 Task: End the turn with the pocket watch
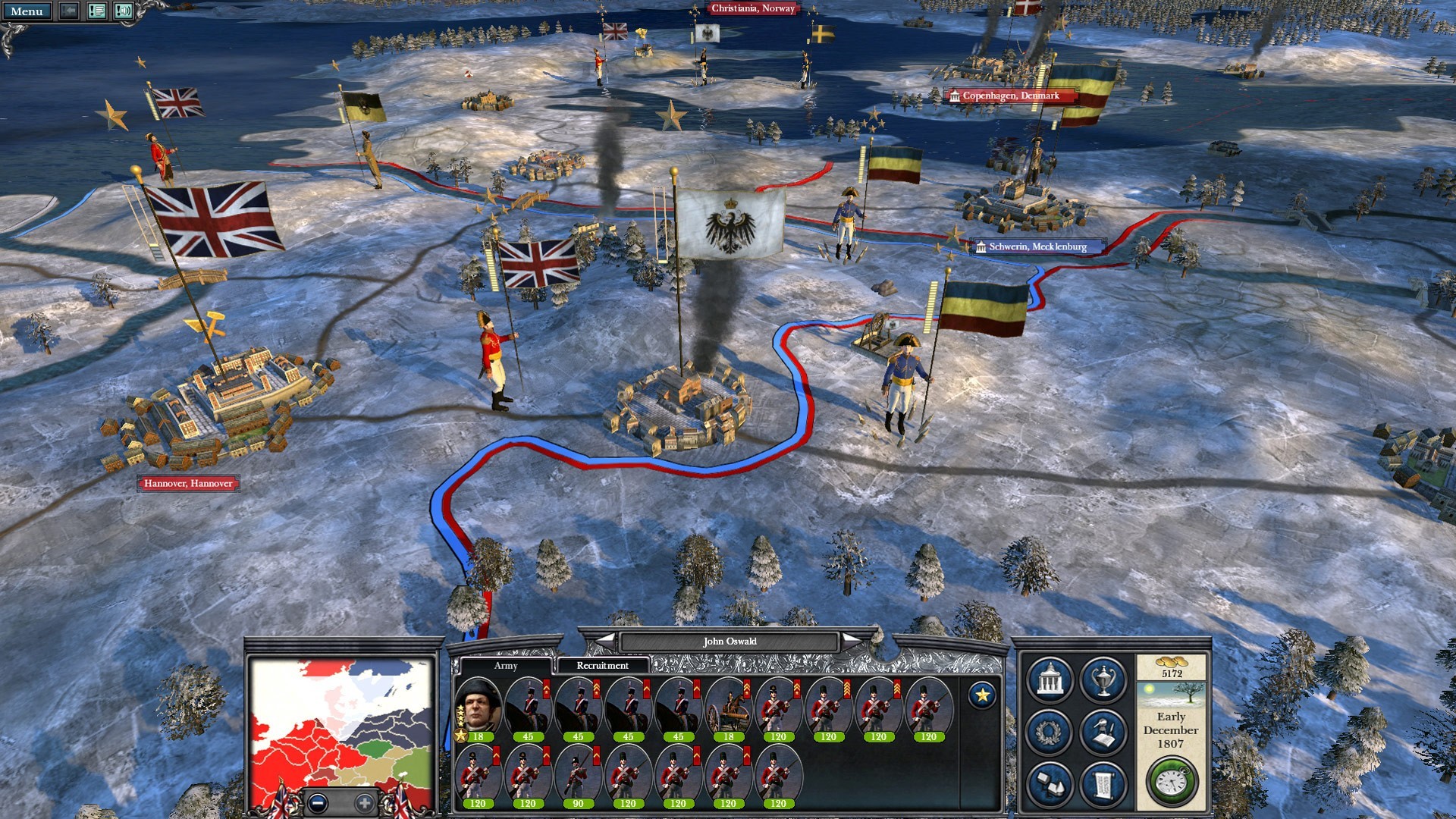click(1172, 781)
